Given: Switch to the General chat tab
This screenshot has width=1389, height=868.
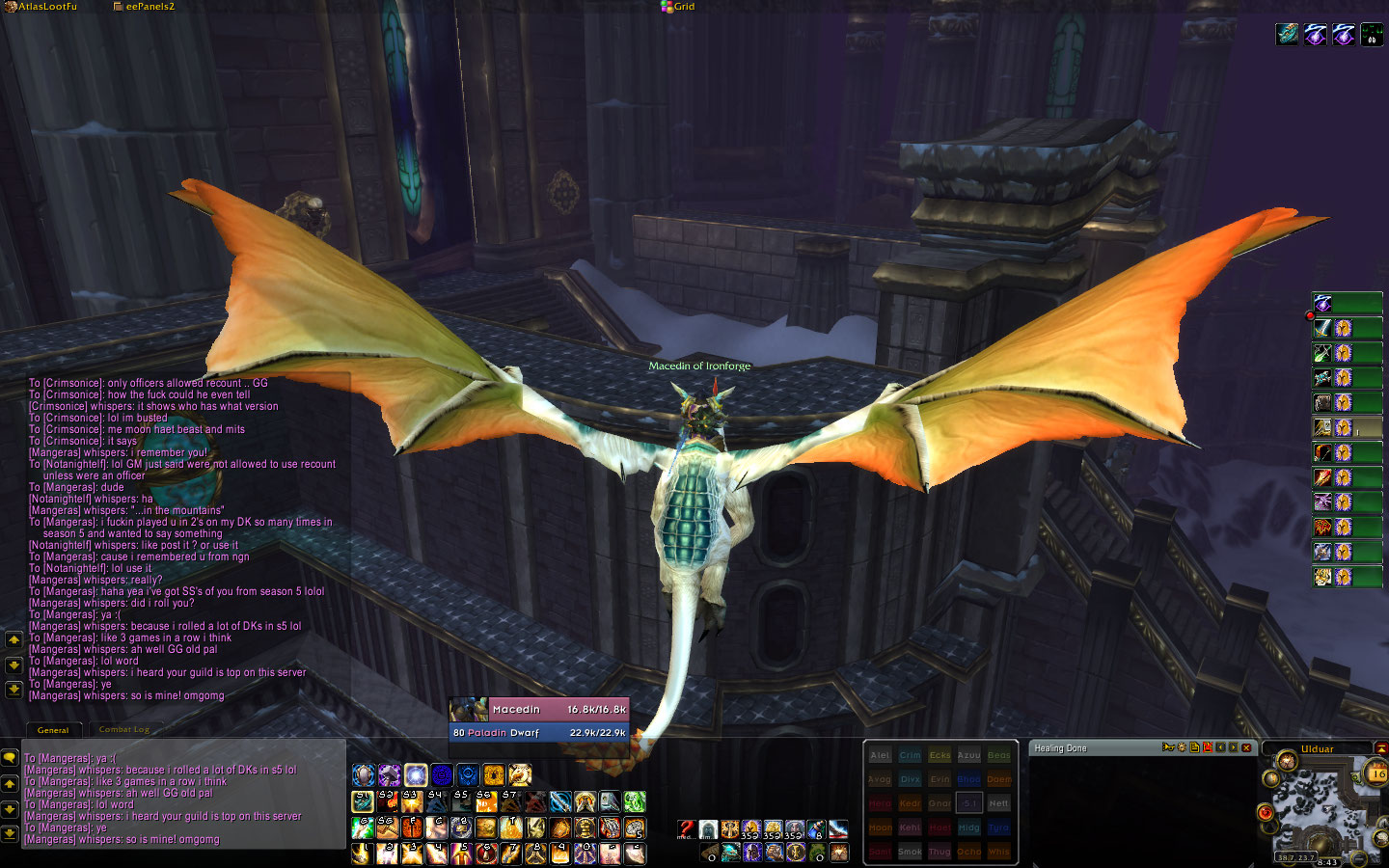Looking at the screenshot, I should point(53,730).
